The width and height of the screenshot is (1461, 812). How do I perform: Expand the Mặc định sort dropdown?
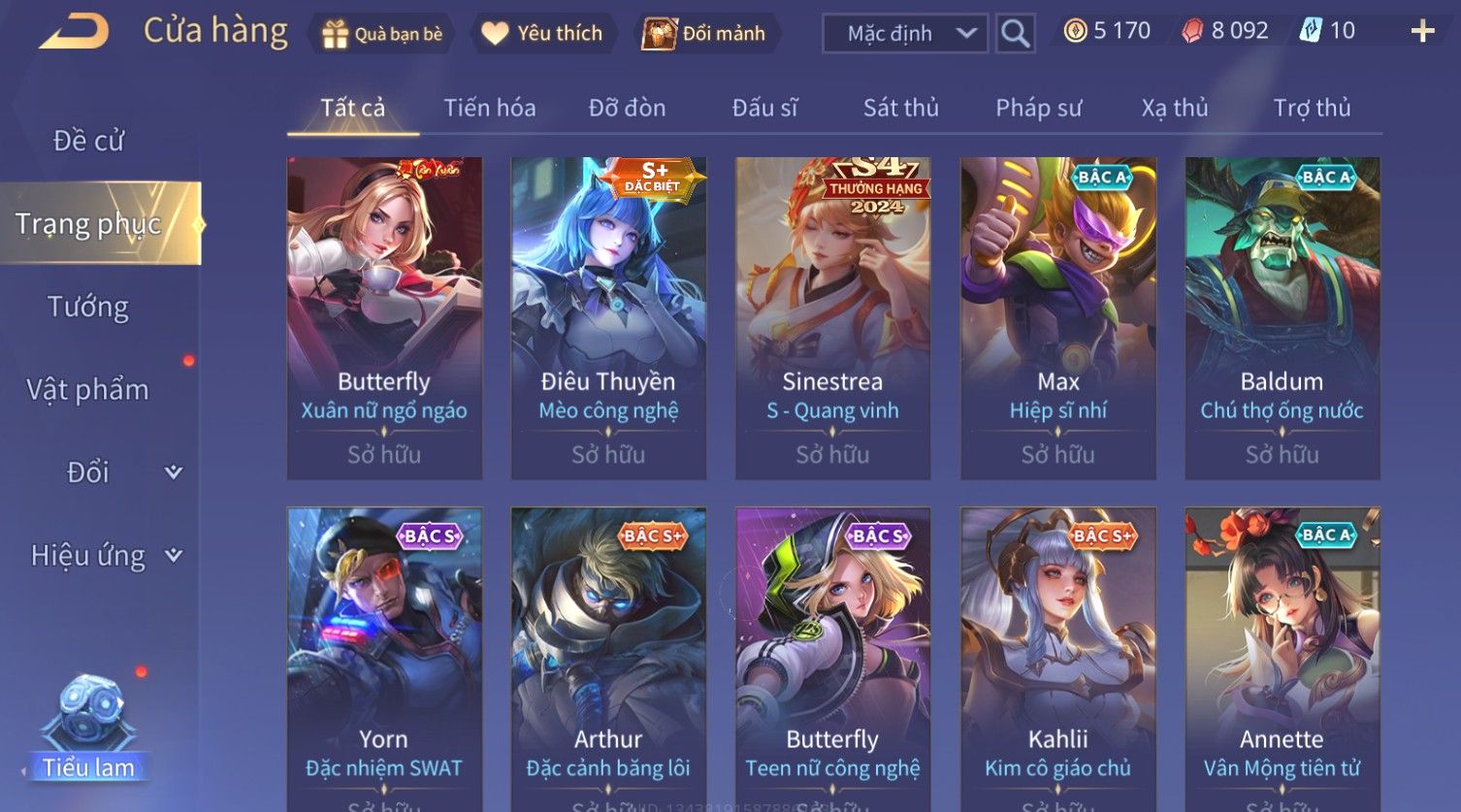coord(905,34)
